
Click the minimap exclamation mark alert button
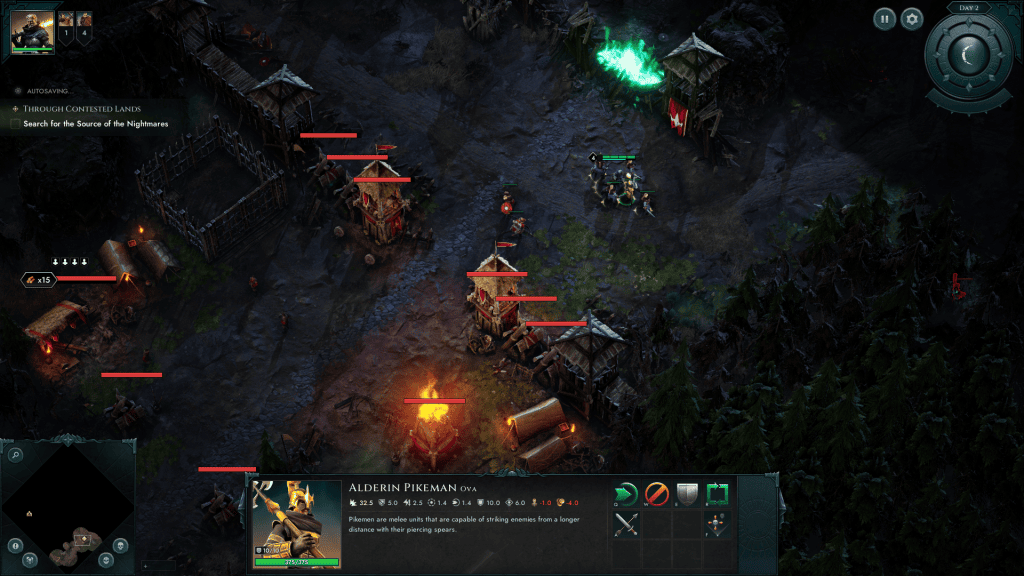coord(16,545)
